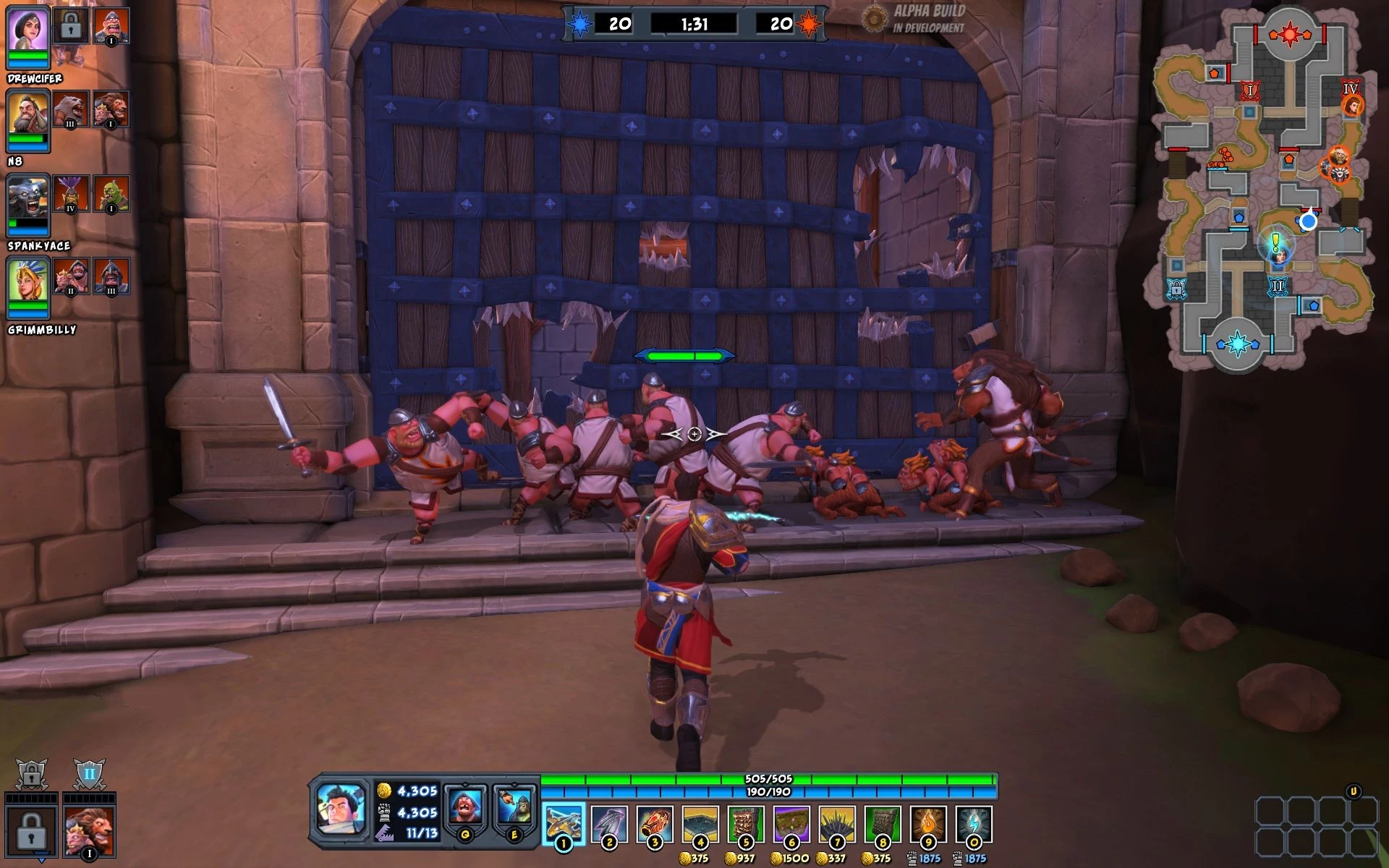Image resolution: width=1389 pixels, height=868 pixels.
Task: Click the locked minion wave slot
Action: 31,832
